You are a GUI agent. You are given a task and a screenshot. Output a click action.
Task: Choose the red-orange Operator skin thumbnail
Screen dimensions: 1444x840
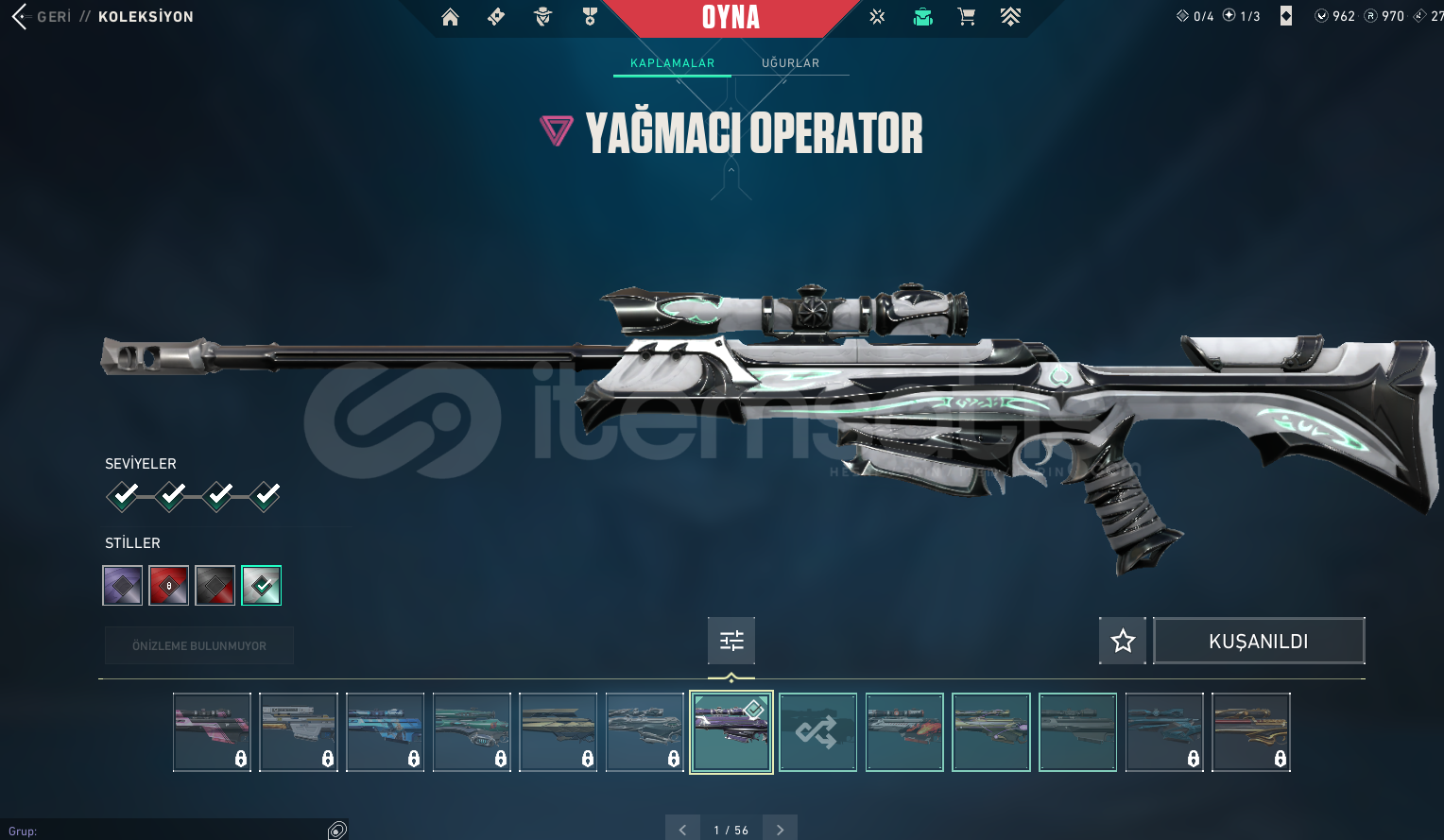[904, 732]
